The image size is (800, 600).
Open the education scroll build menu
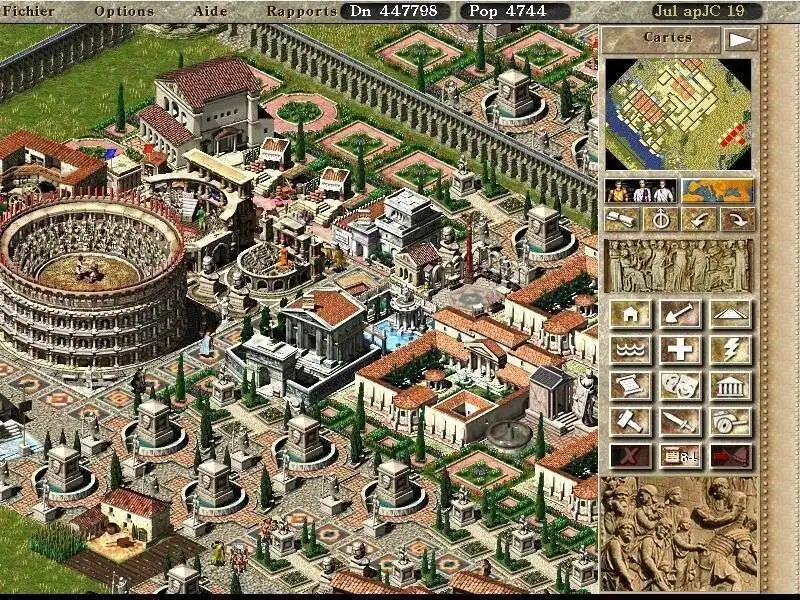(x=630, y=386)
